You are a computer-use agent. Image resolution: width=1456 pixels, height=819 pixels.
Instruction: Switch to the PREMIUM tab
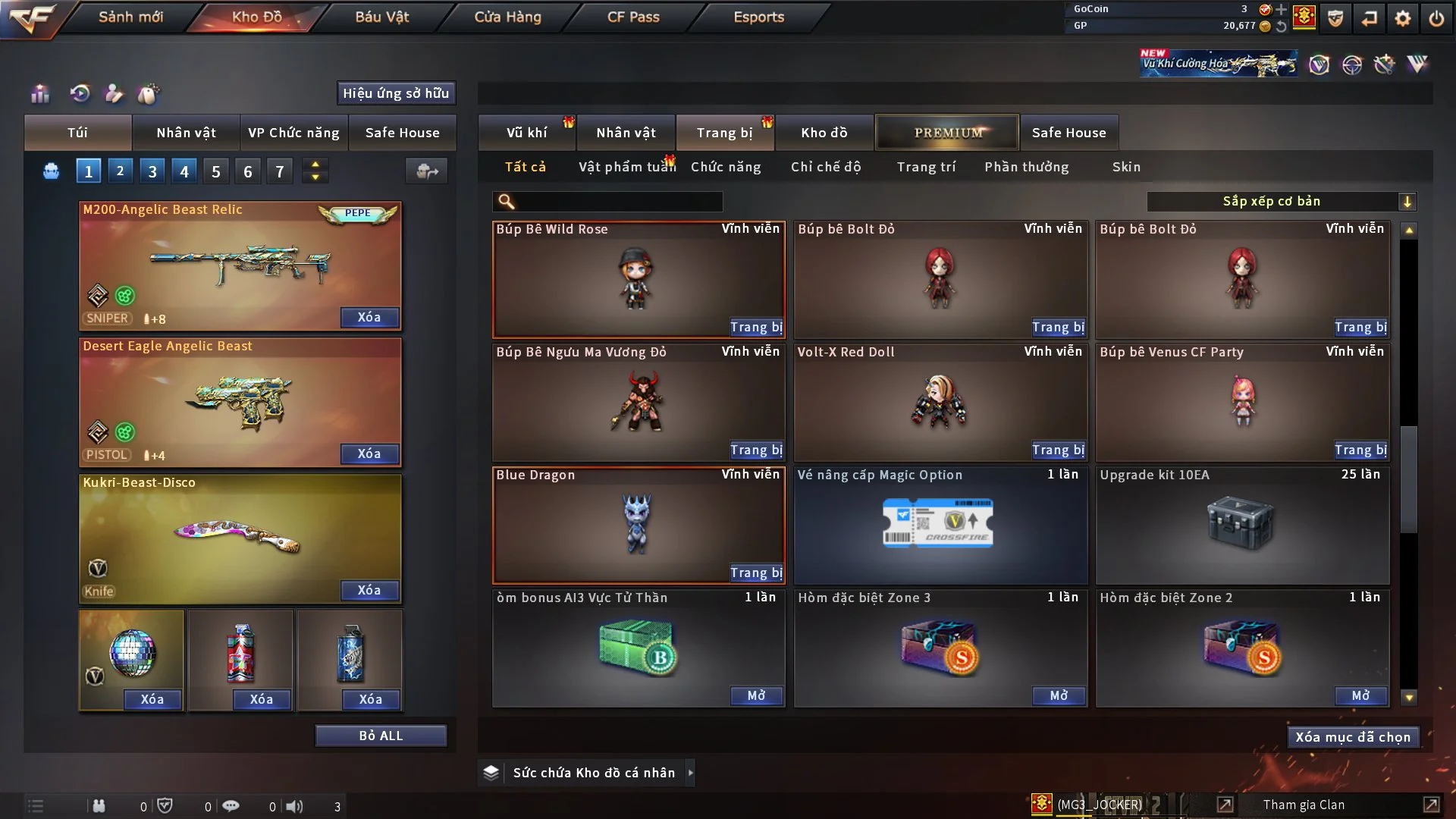pyautogui.click(x=948, y=133)
